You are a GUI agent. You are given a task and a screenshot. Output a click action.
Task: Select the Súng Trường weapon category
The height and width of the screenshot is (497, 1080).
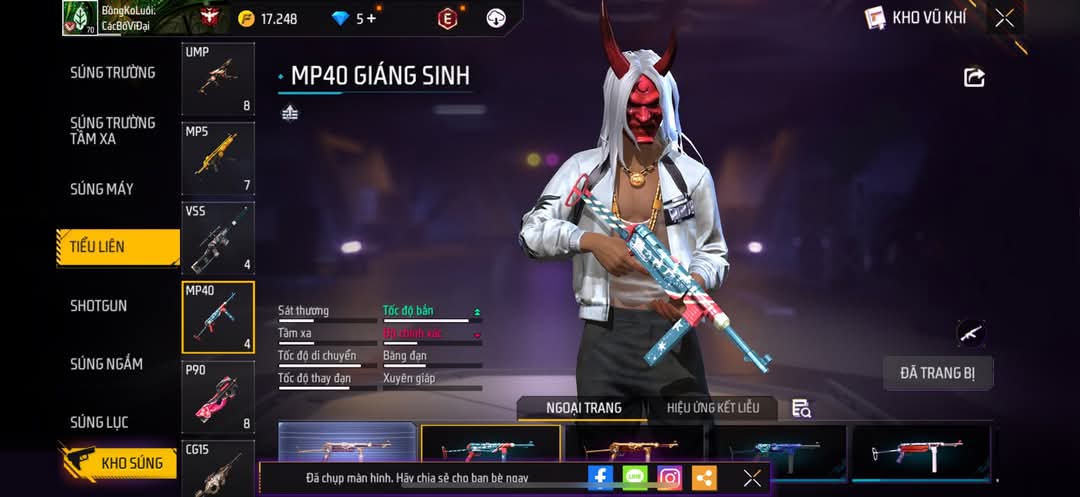[112, 72]
